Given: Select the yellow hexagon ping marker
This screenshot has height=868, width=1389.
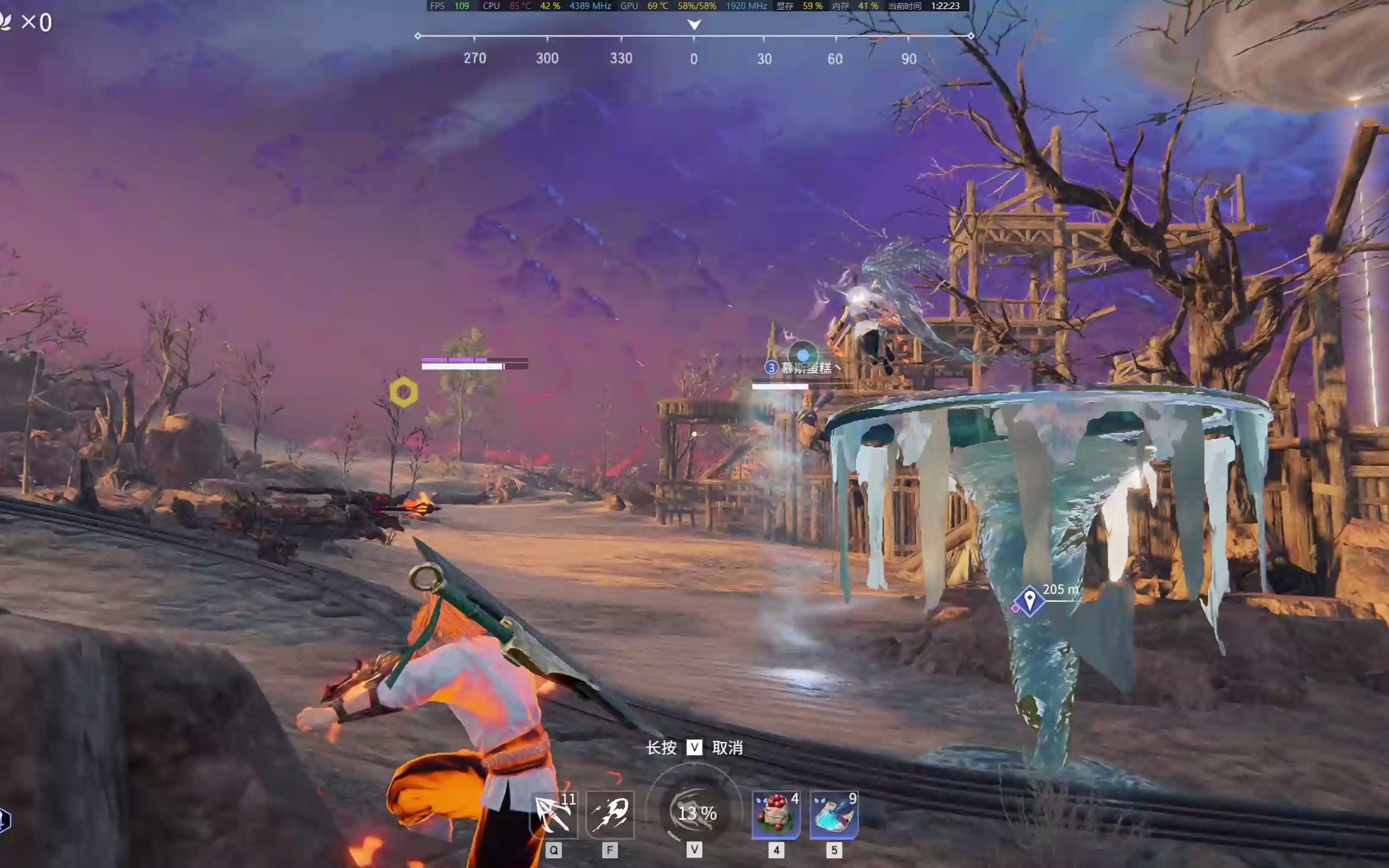Looking at the screenshot, I should coord(403,392).
